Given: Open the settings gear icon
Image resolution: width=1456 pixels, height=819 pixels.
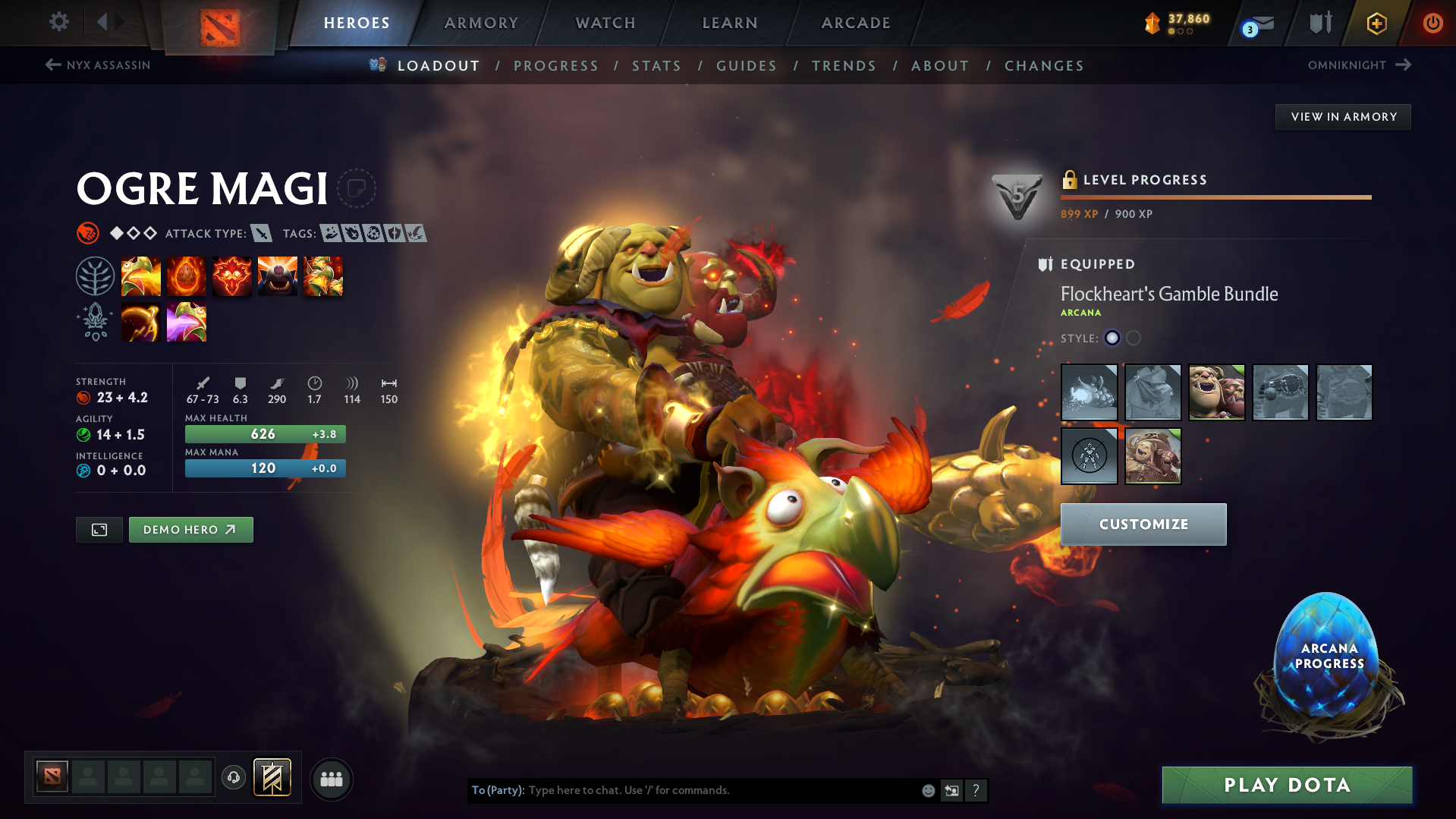Looking at the screenshot, I should (x=59, y=22).
